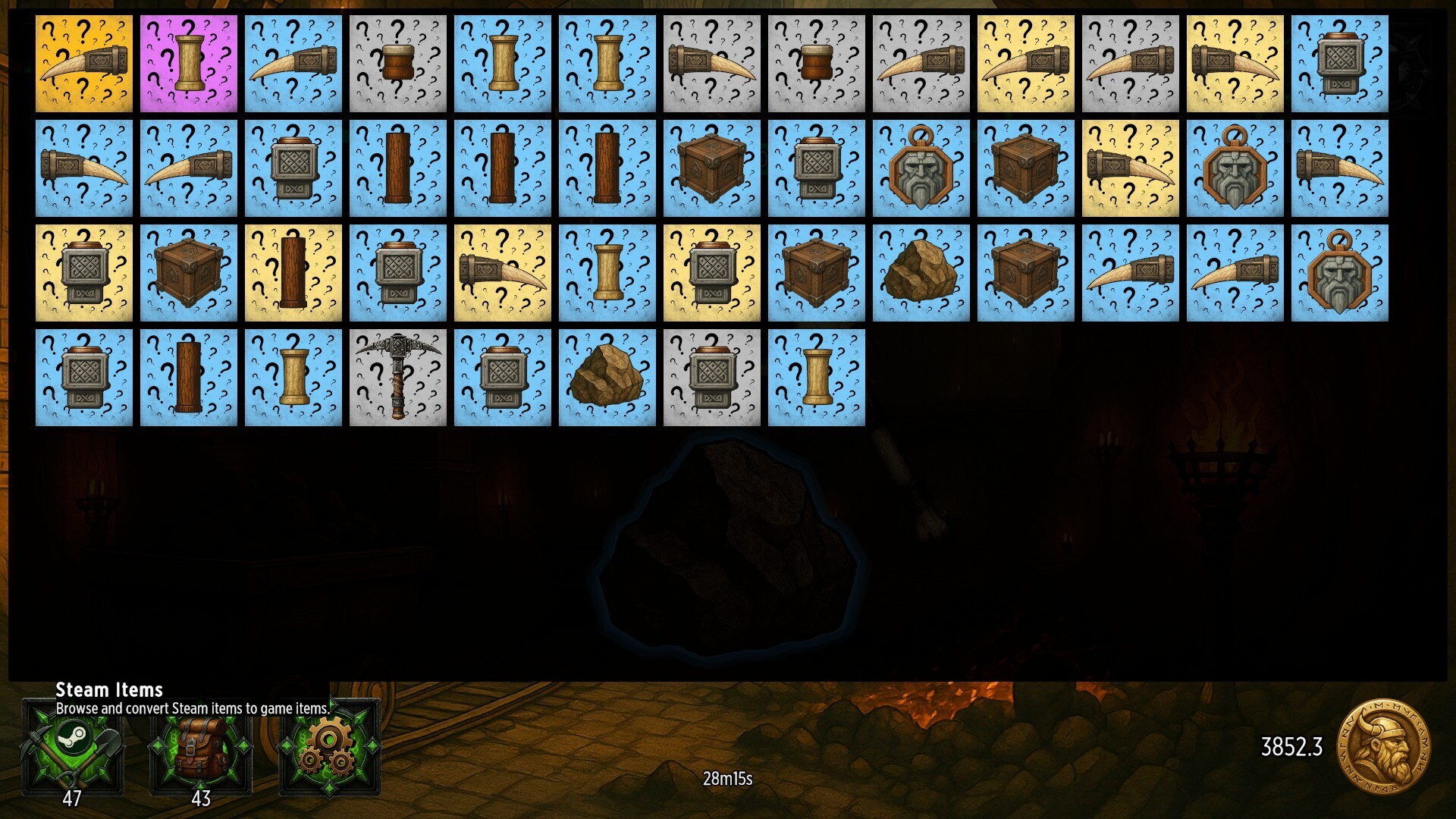Open the leather backpack inventory

(x=201, y=747)
